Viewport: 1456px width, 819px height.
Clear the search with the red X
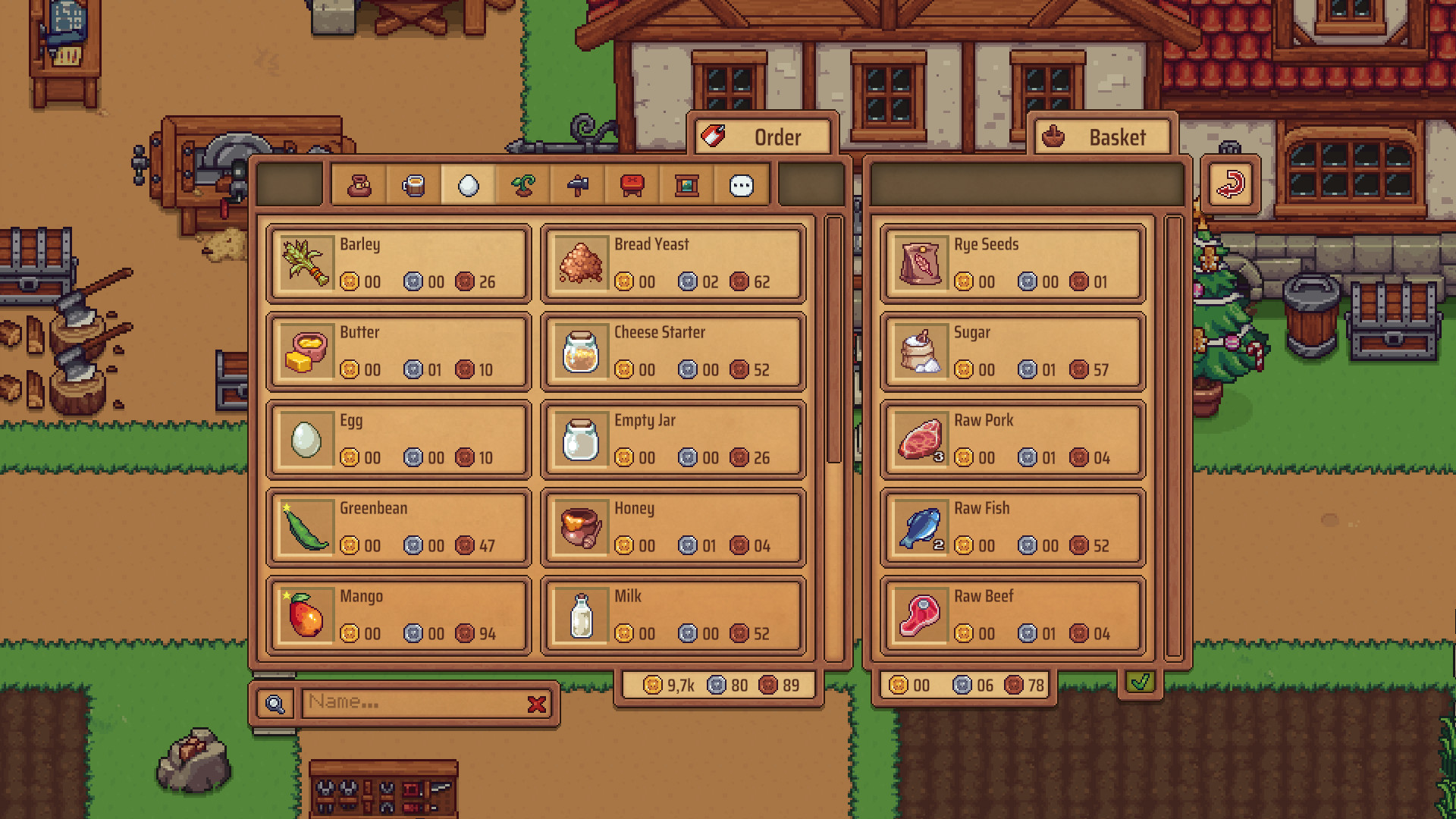(x=538, y=703)
